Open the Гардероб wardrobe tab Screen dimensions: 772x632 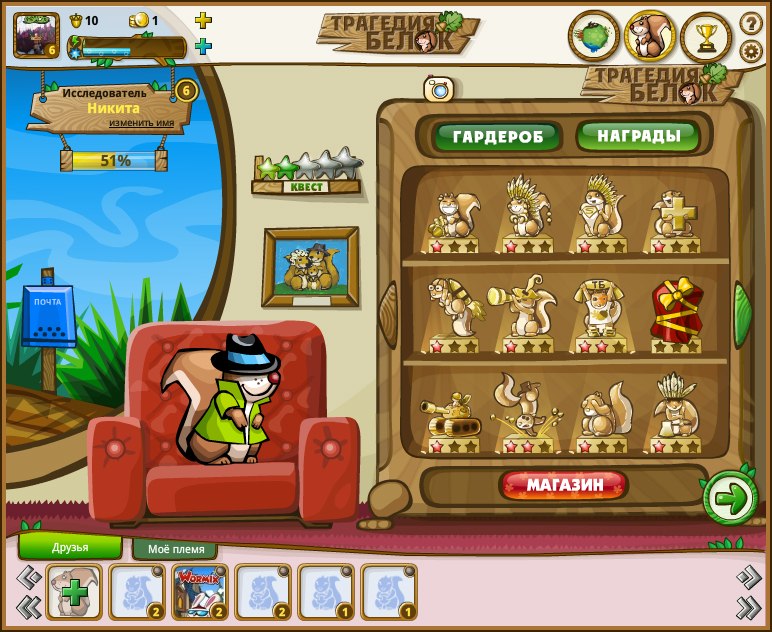498,136
